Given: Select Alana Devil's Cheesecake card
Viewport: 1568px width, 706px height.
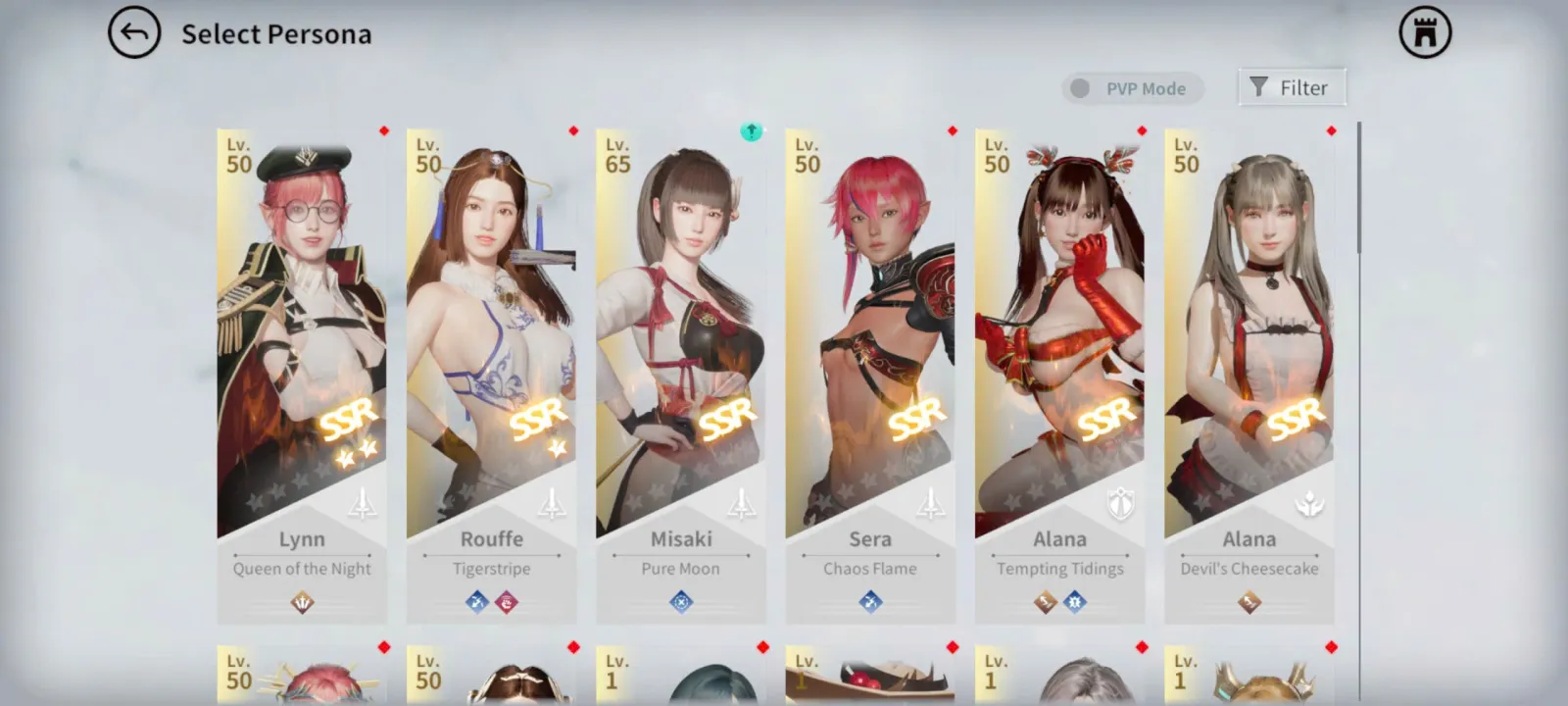Looking at the screenshot, I should click(x=1249, y=373).
